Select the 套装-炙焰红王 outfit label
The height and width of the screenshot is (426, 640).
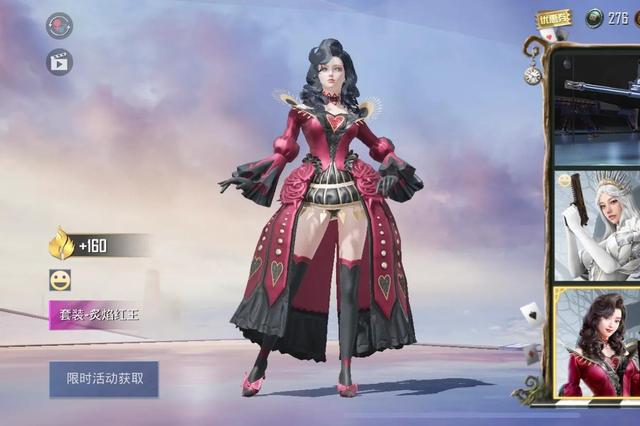pos(102,315)
